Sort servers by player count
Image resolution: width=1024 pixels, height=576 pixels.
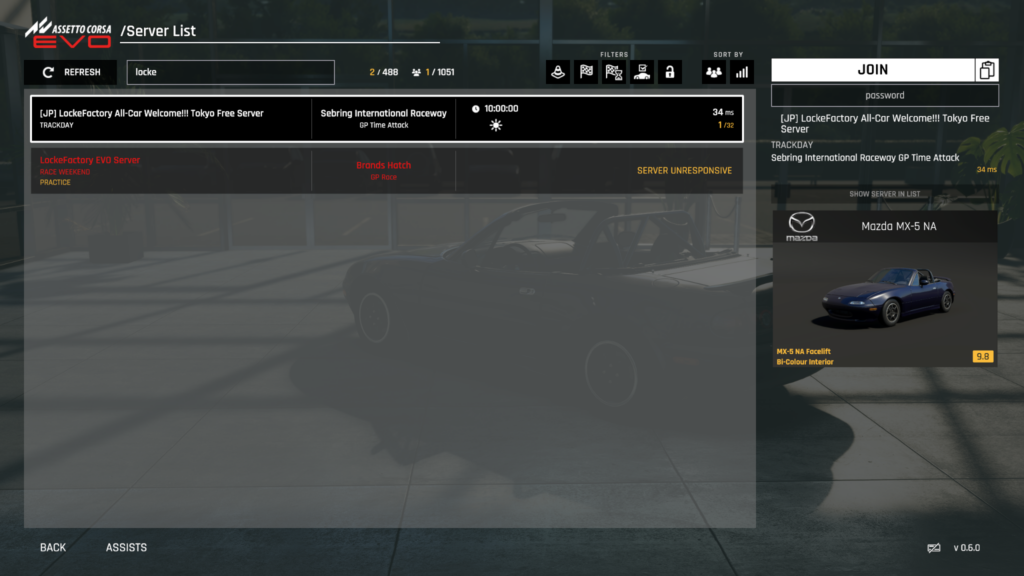(714, 72)
